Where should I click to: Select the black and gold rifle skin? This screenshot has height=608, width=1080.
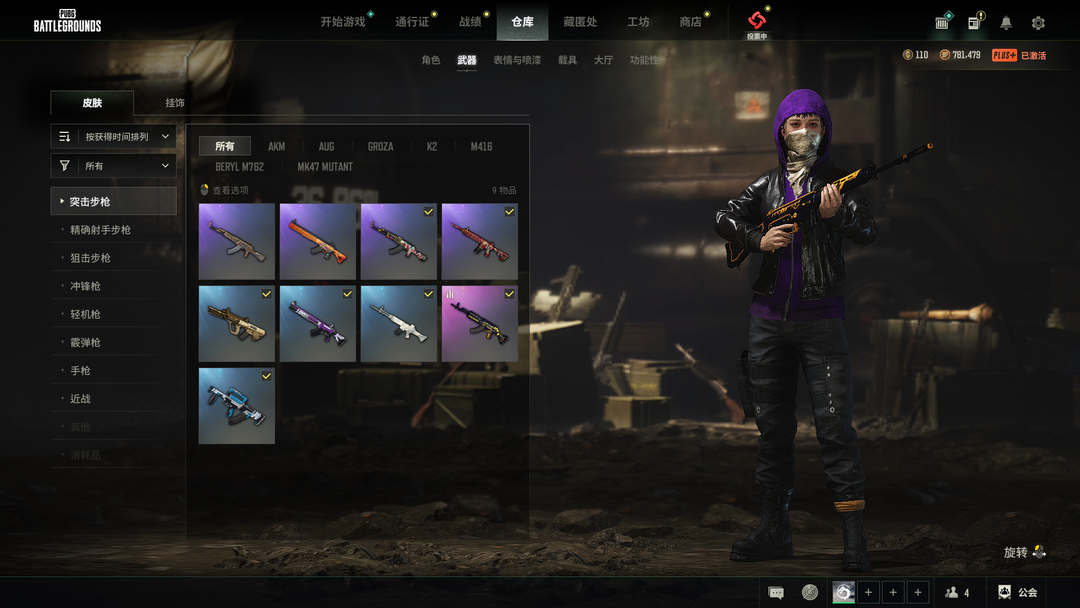480,324
